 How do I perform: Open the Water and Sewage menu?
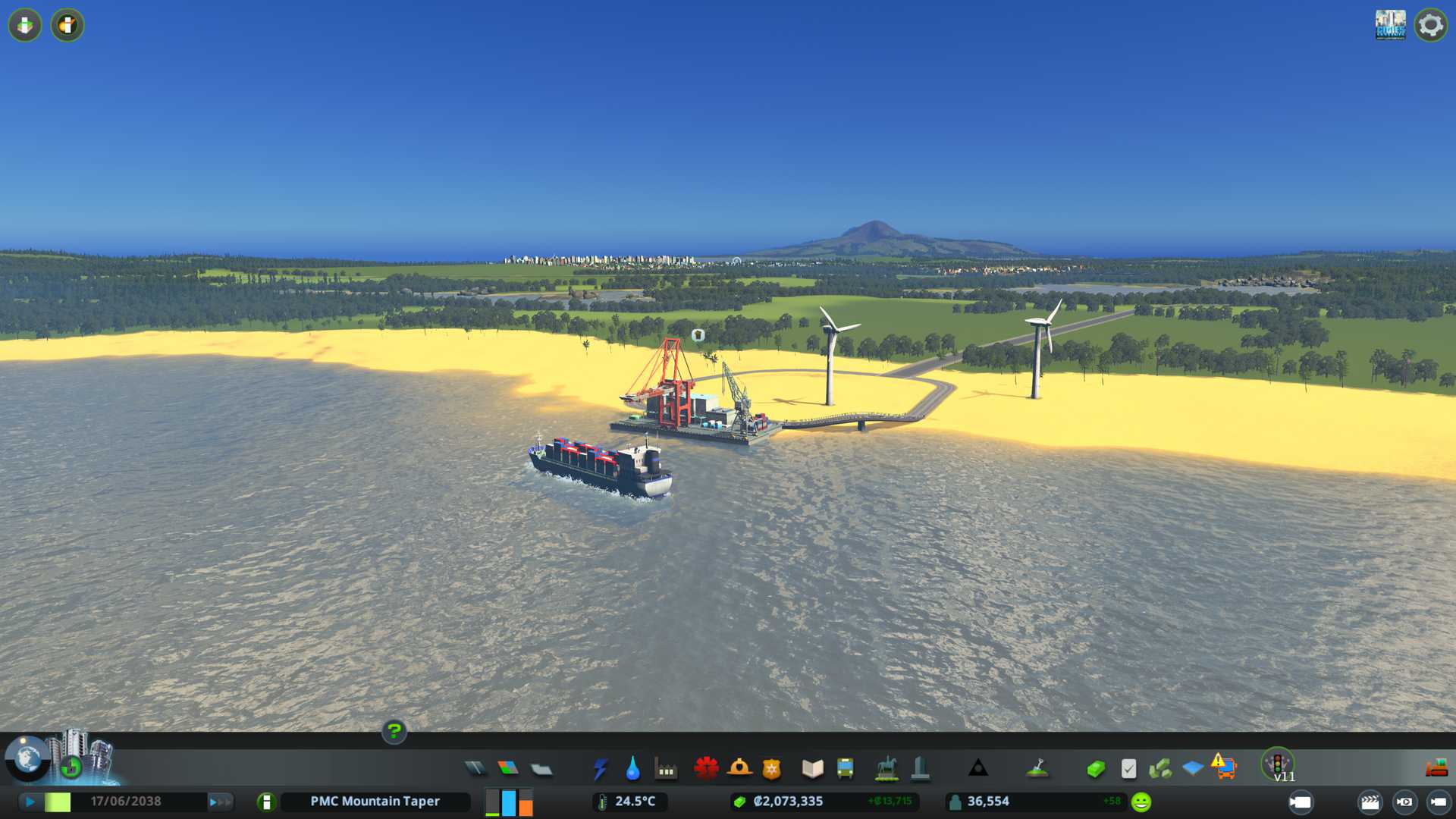coord(632,769)
